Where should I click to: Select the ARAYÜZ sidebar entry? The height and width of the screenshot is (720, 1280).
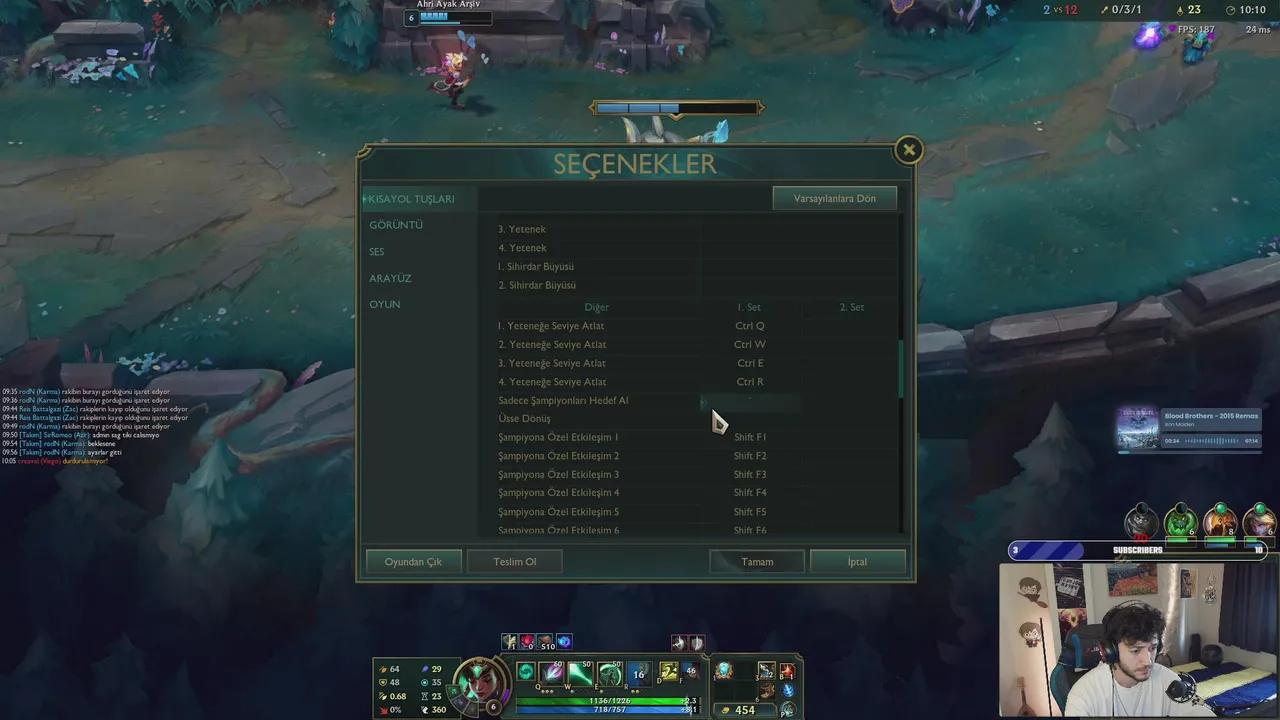point(390,278)
